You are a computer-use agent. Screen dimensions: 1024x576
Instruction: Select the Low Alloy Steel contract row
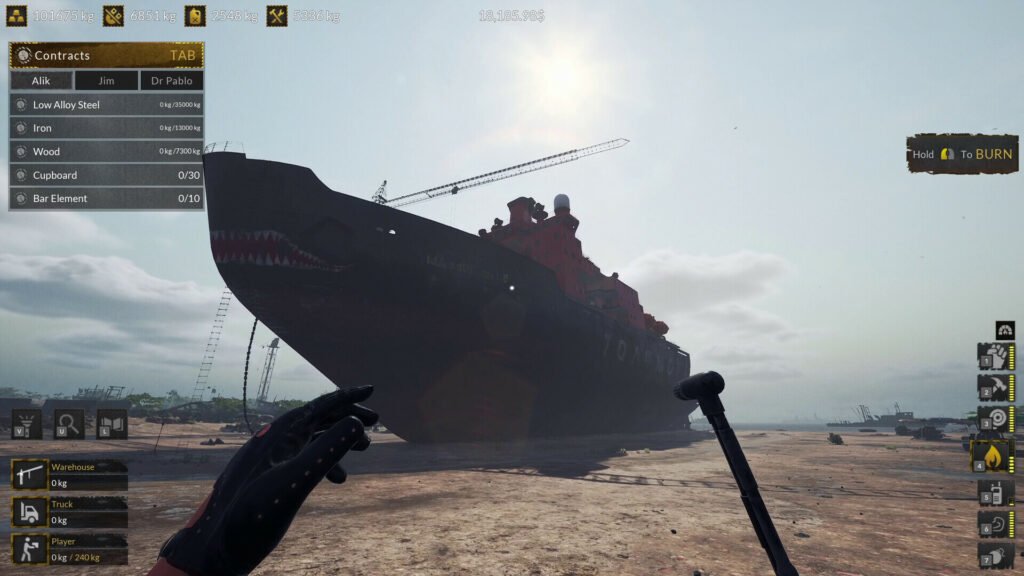pyautogui.click(x=106, y=104)
